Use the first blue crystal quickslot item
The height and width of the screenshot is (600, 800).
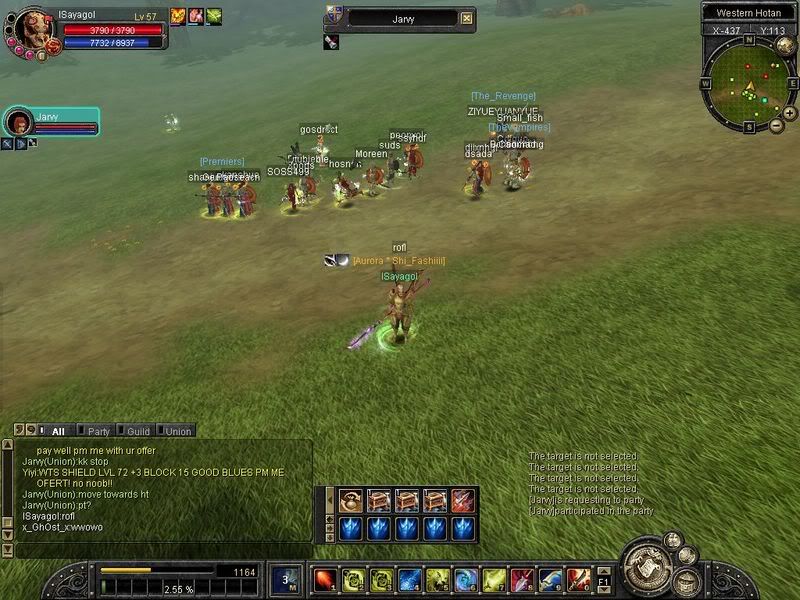[351, 527]
